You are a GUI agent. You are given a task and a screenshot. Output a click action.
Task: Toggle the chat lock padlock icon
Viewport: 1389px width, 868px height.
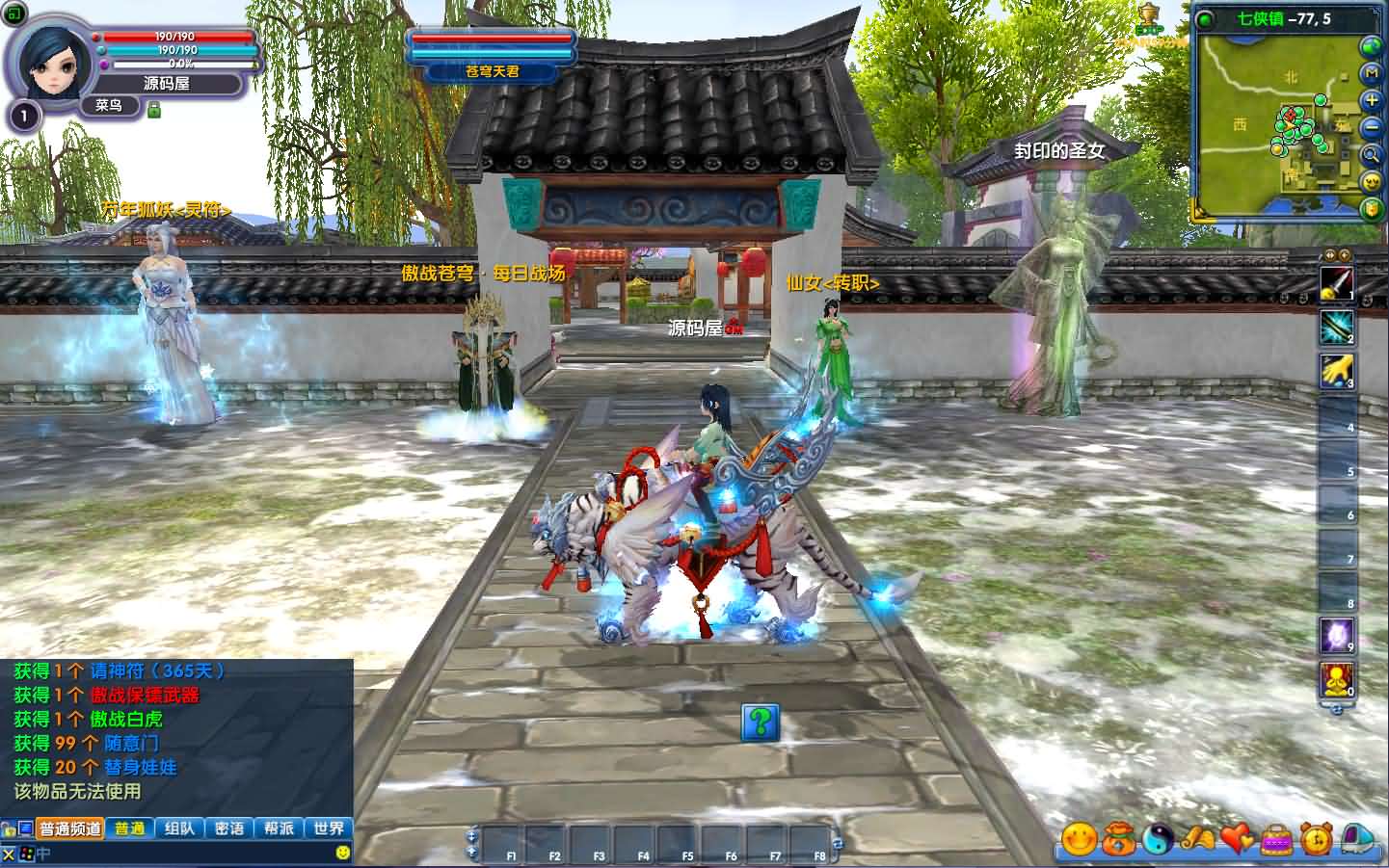click(x=8, y=827)
